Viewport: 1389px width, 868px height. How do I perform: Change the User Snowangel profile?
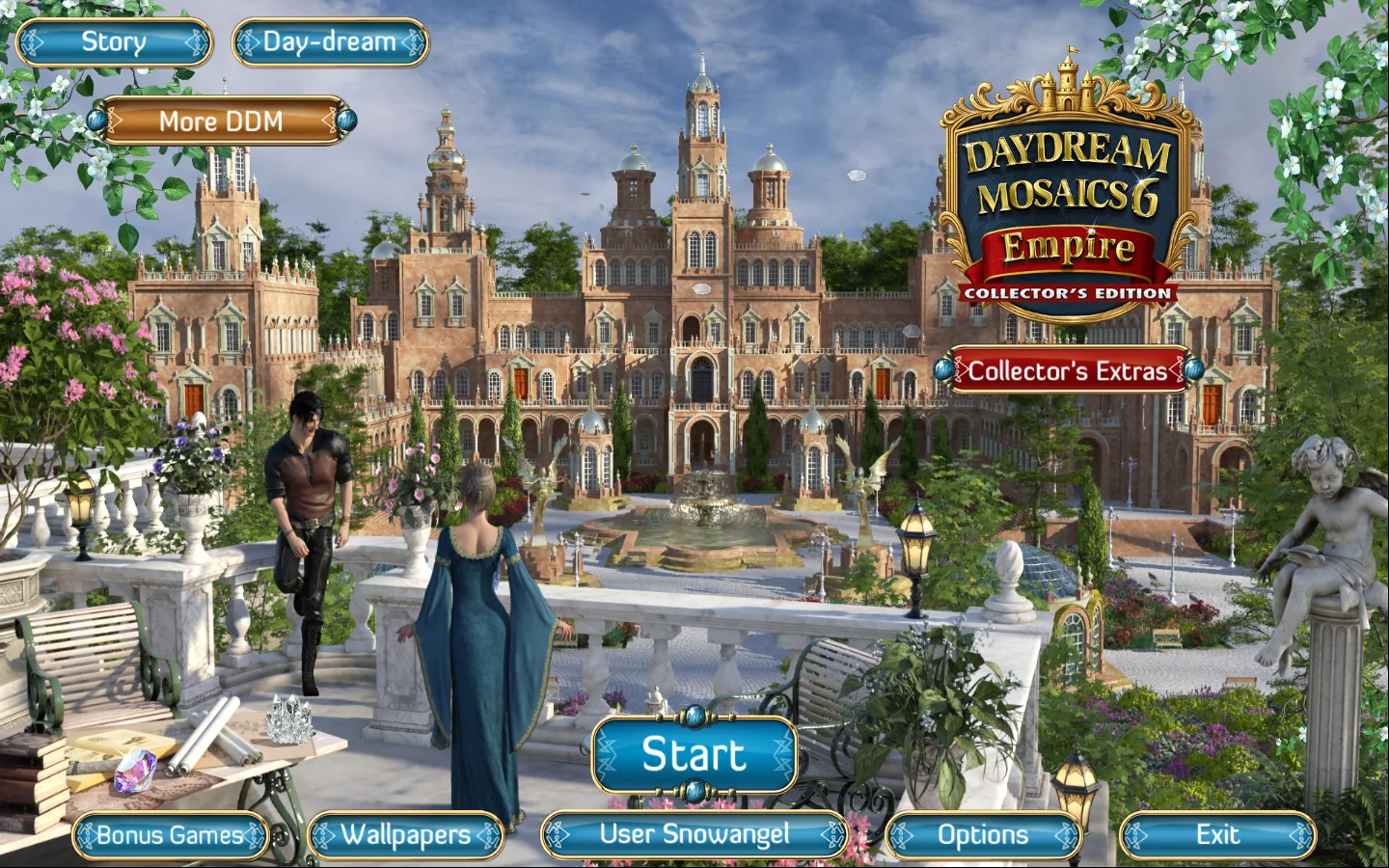pos(694,835)
